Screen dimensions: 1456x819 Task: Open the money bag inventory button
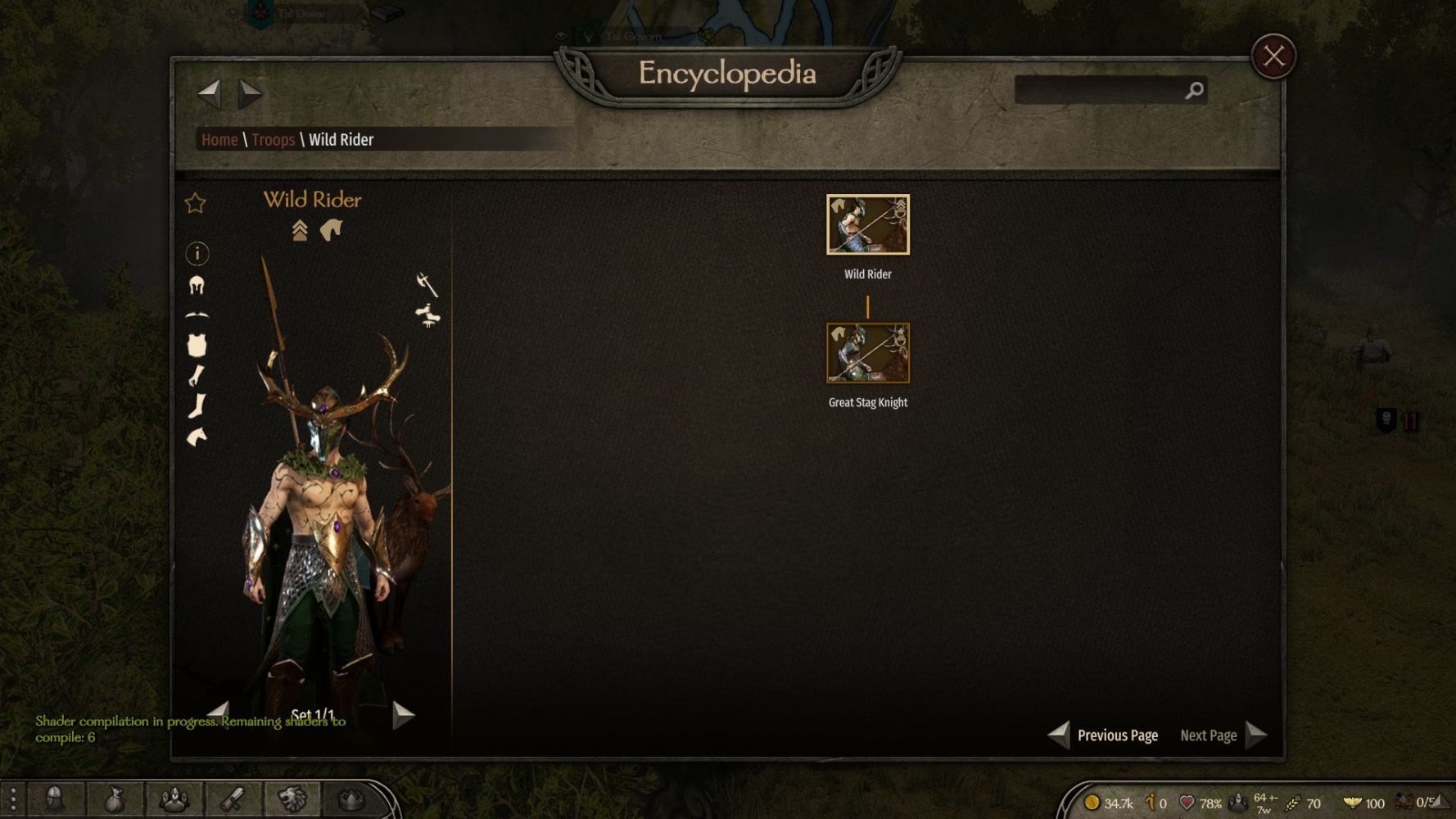coord(115,799)
